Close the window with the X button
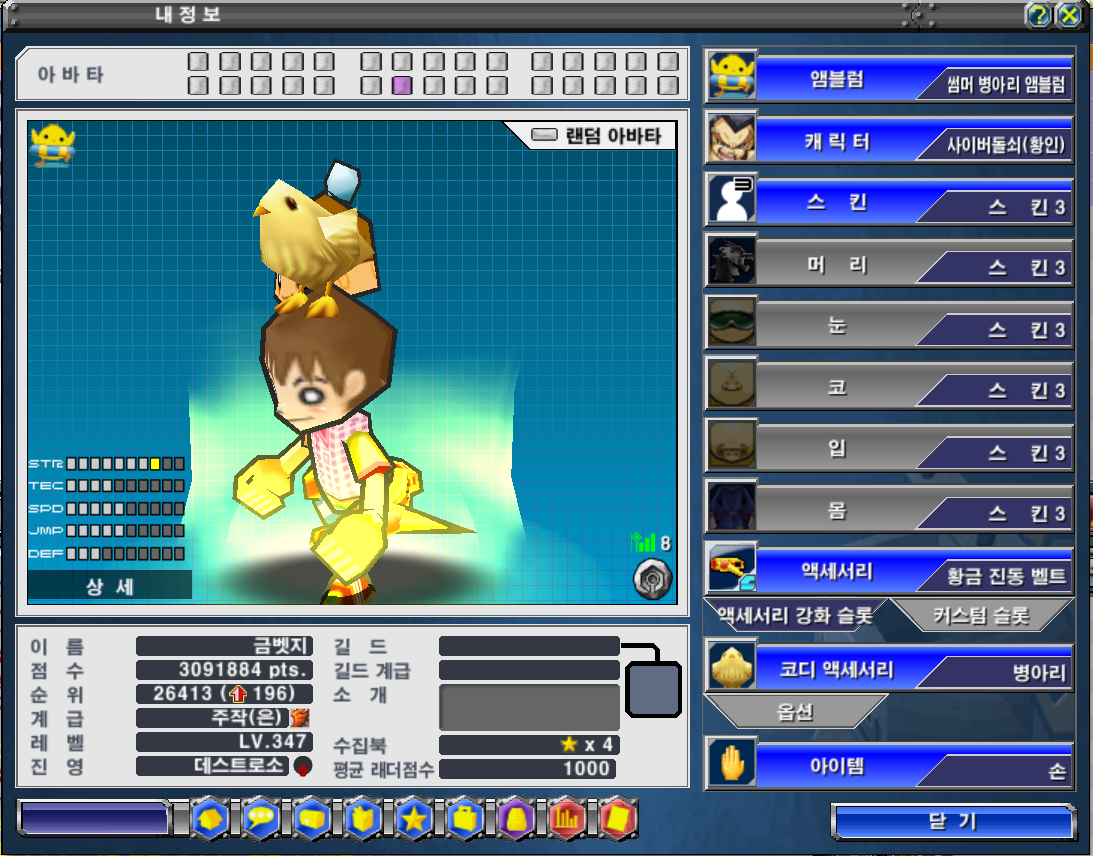The height and width of the screenshot is (856, 1093). [1069, 14]
